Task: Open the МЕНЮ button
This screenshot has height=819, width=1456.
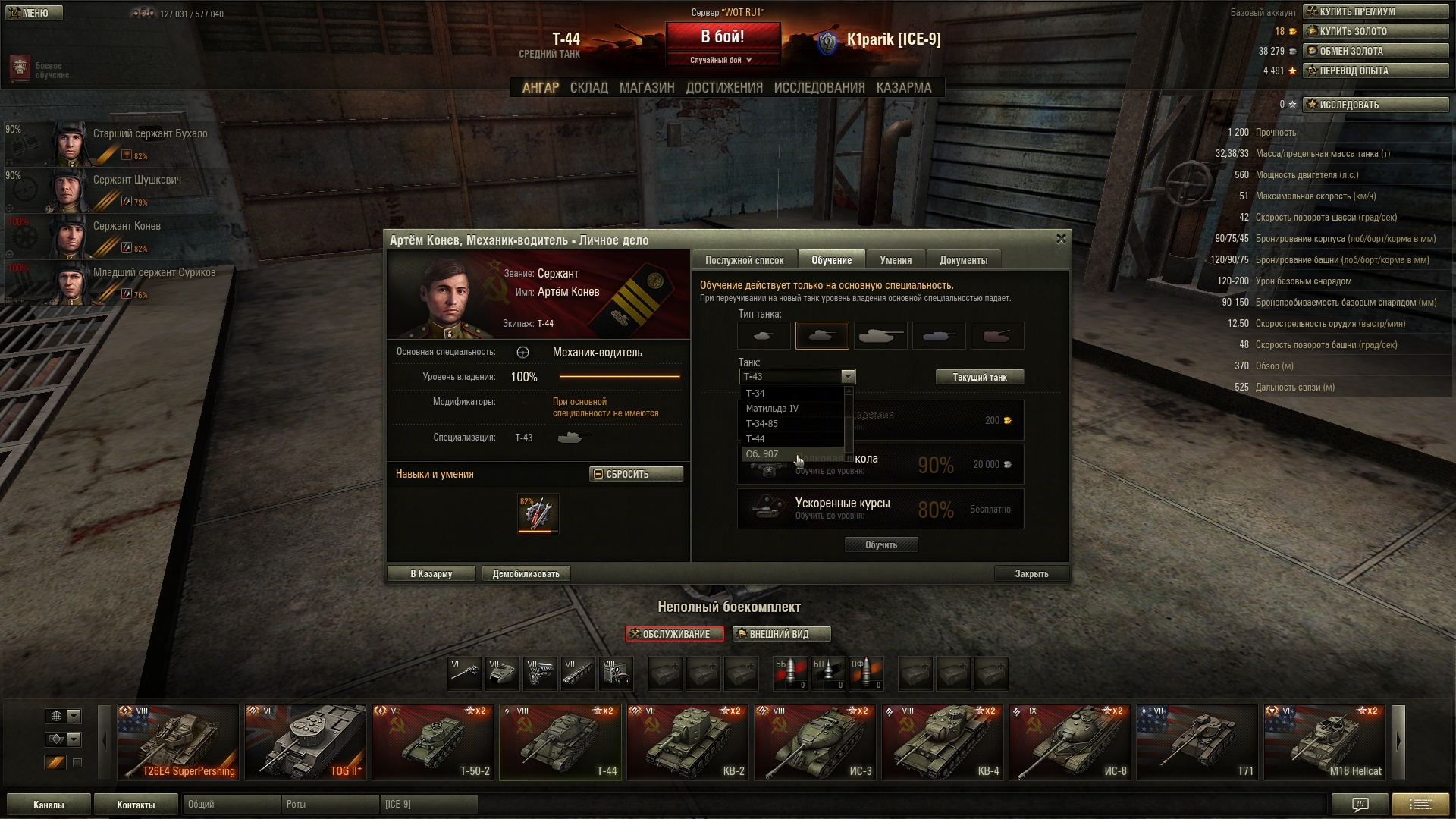Action: pyautogui.click(x=34, y=13)
